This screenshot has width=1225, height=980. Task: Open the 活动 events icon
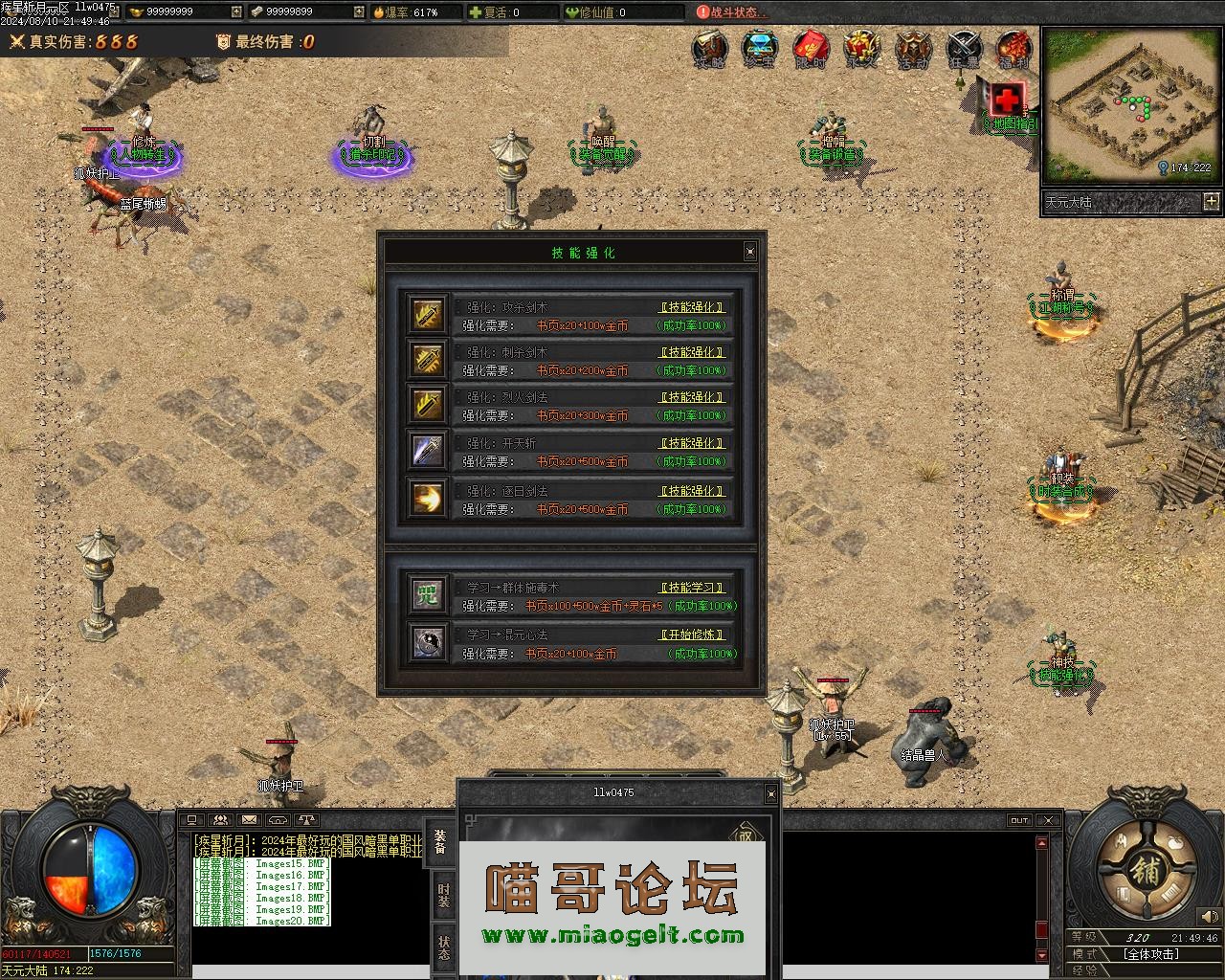point(912,48)
